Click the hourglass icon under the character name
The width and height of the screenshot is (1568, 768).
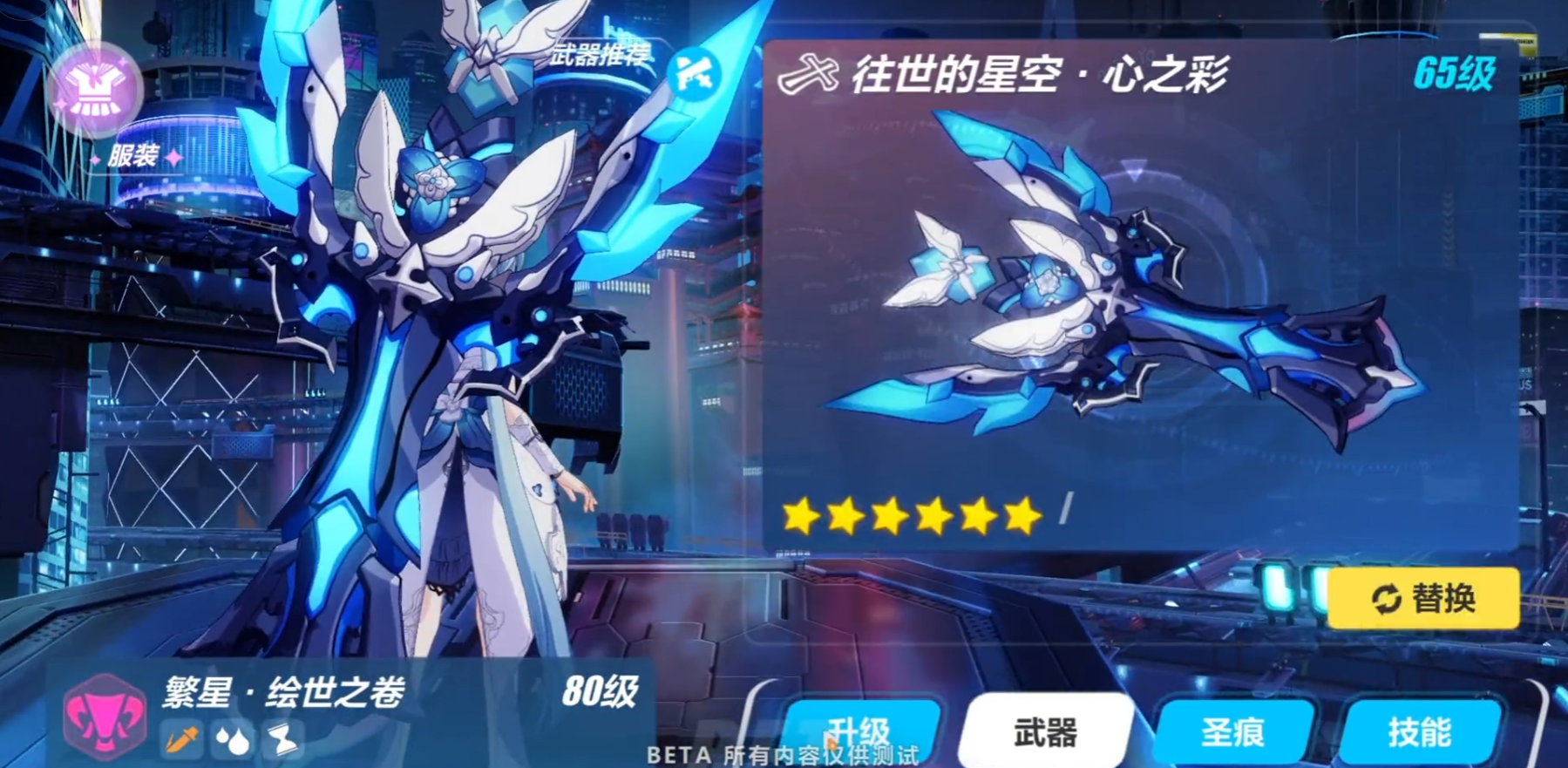click(x=282, y=740)
